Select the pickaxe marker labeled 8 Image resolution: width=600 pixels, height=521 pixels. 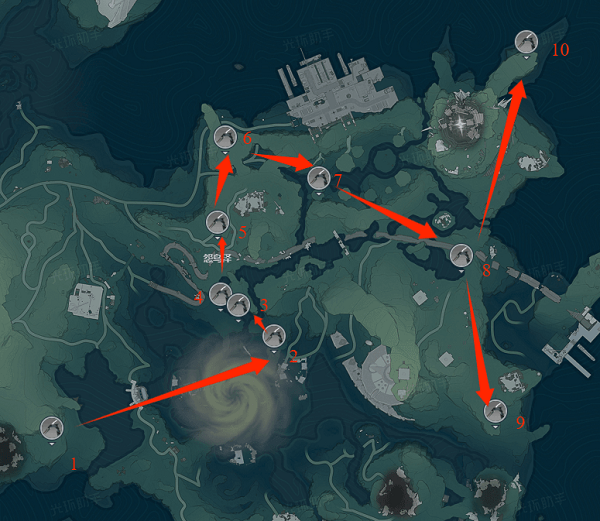click(x=460, y=254)
